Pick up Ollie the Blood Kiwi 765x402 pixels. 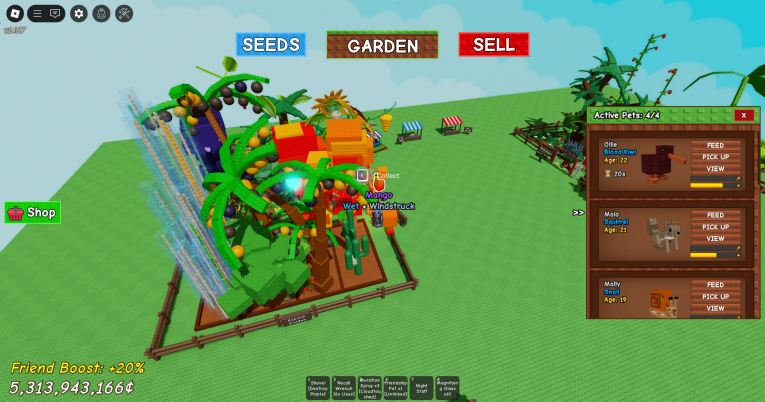coord(715,157)
